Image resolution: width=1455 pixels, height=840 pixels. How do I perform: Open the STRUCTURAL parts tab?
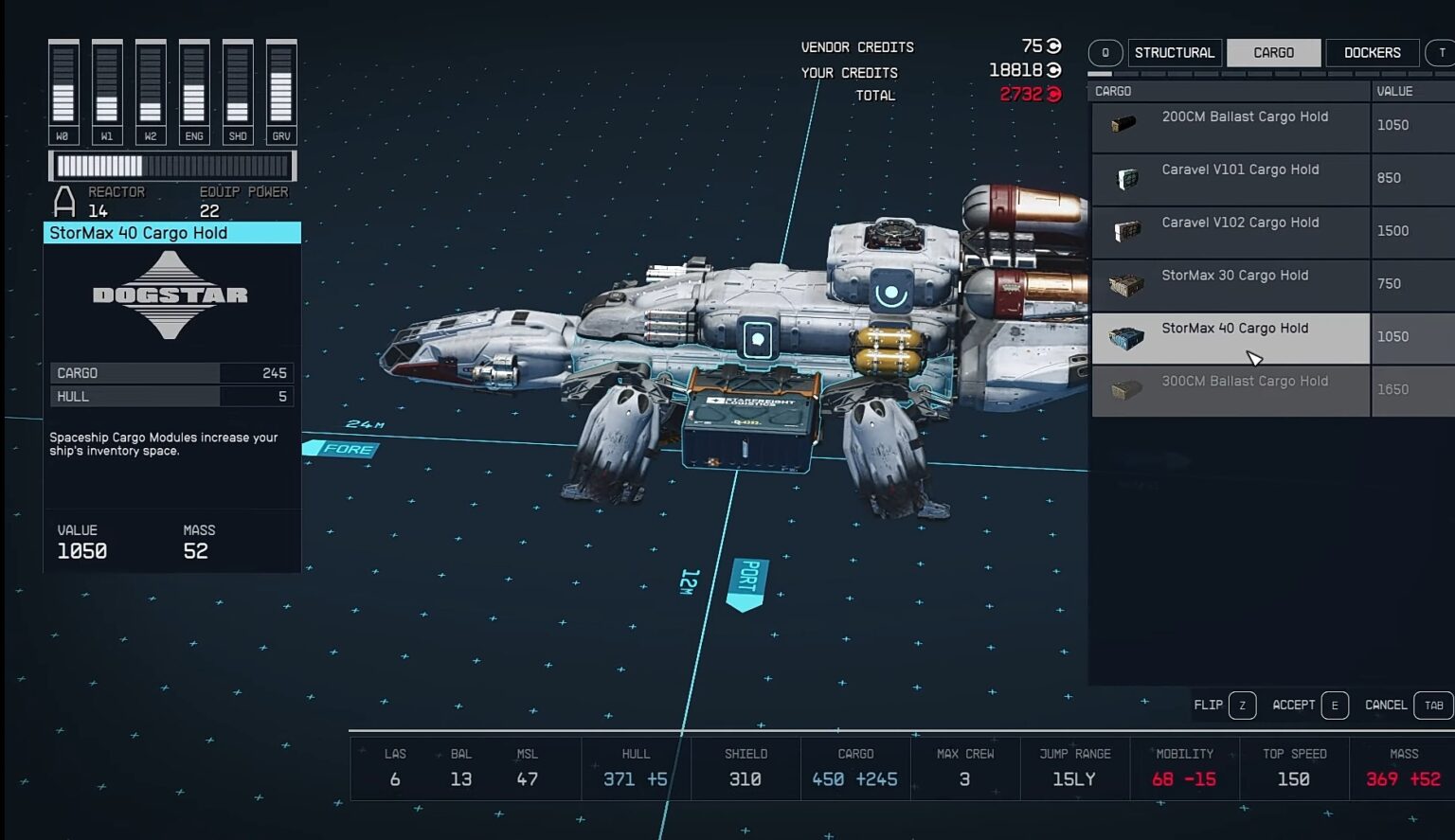[x=1174, y=52]
